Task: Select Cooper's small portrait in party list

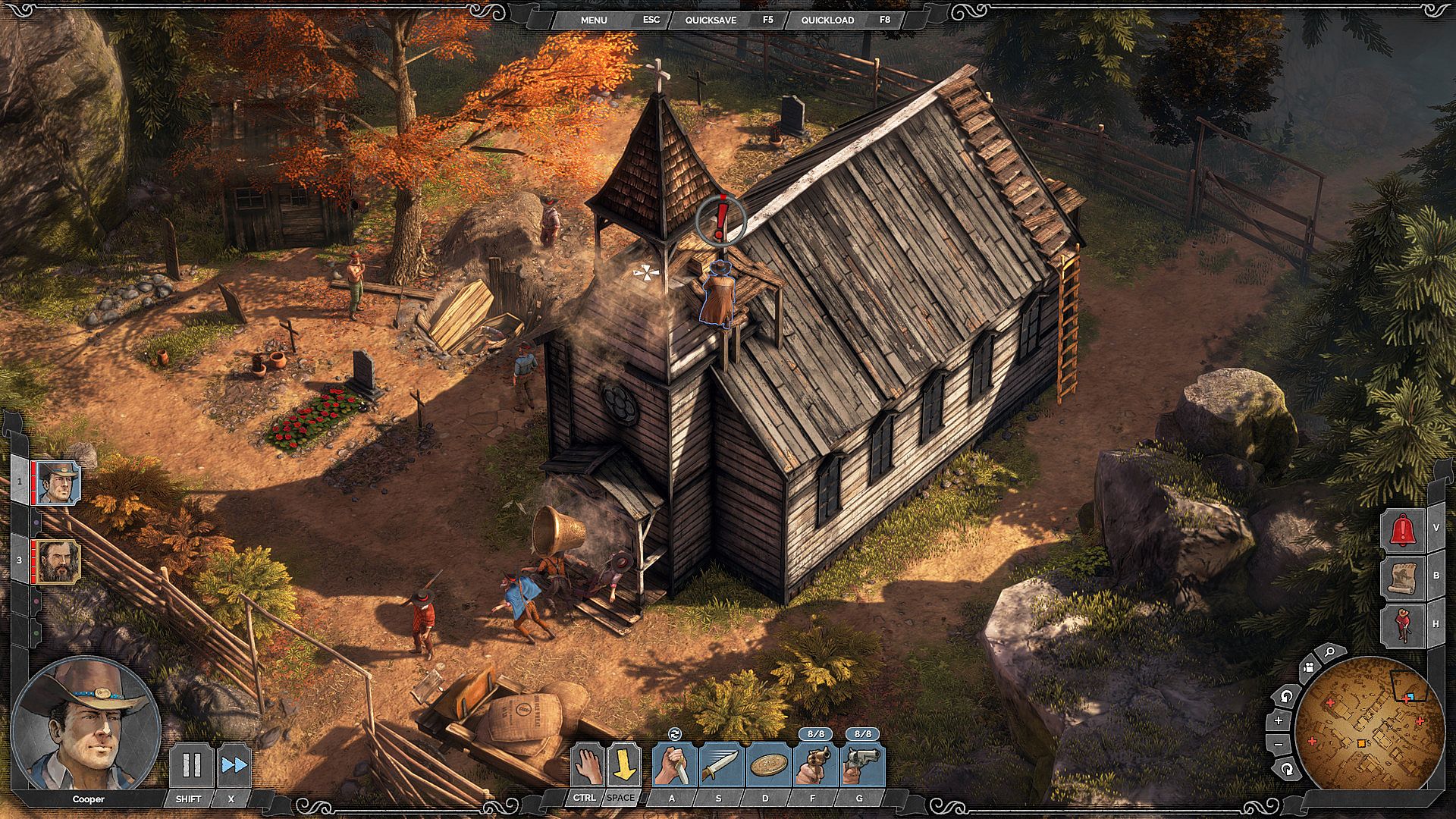Action: tap(58, 483)
